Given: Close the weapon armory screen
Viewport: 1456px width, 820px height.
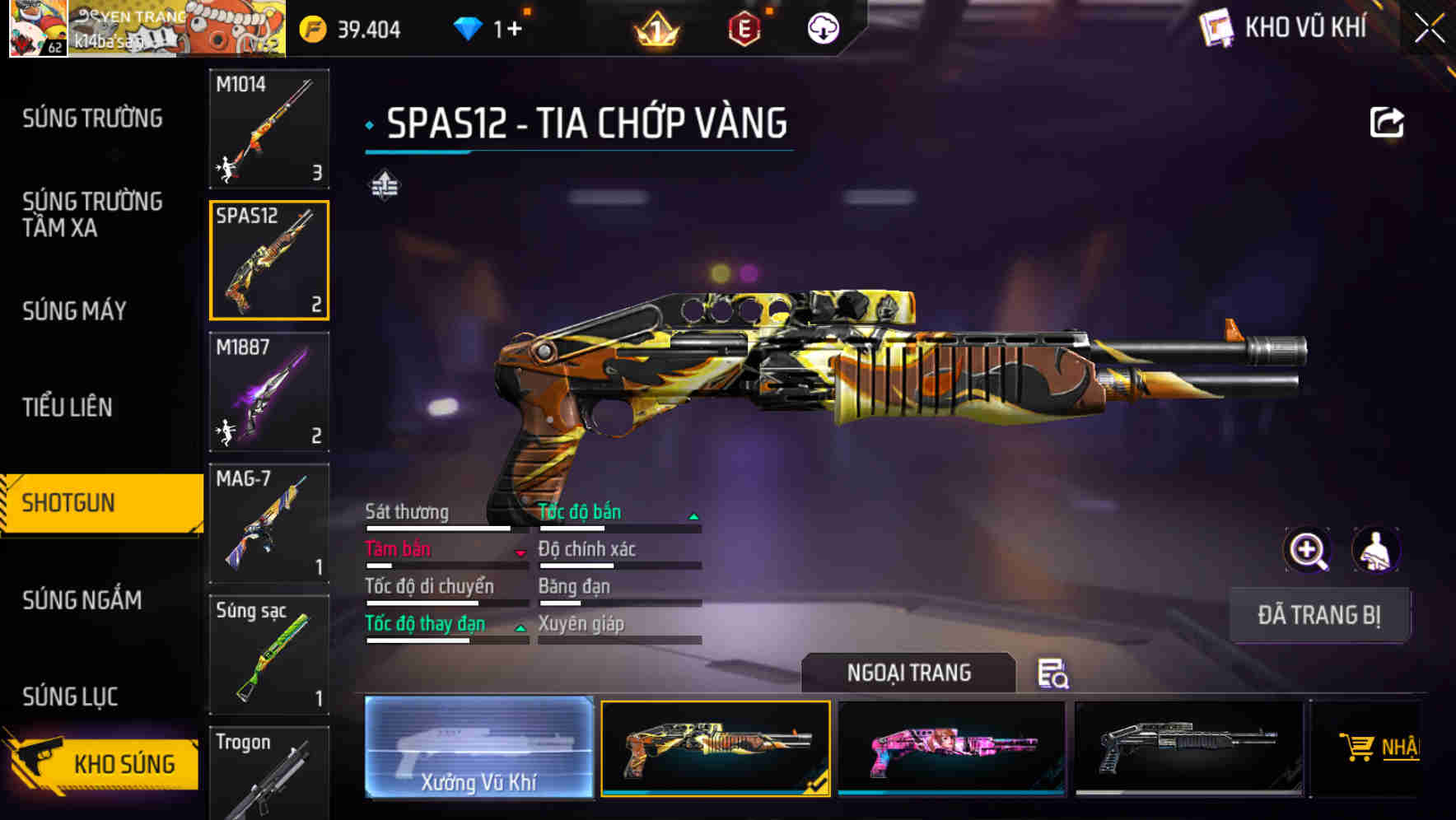Looking at the screenshot, I should (x=1429, y=29).
